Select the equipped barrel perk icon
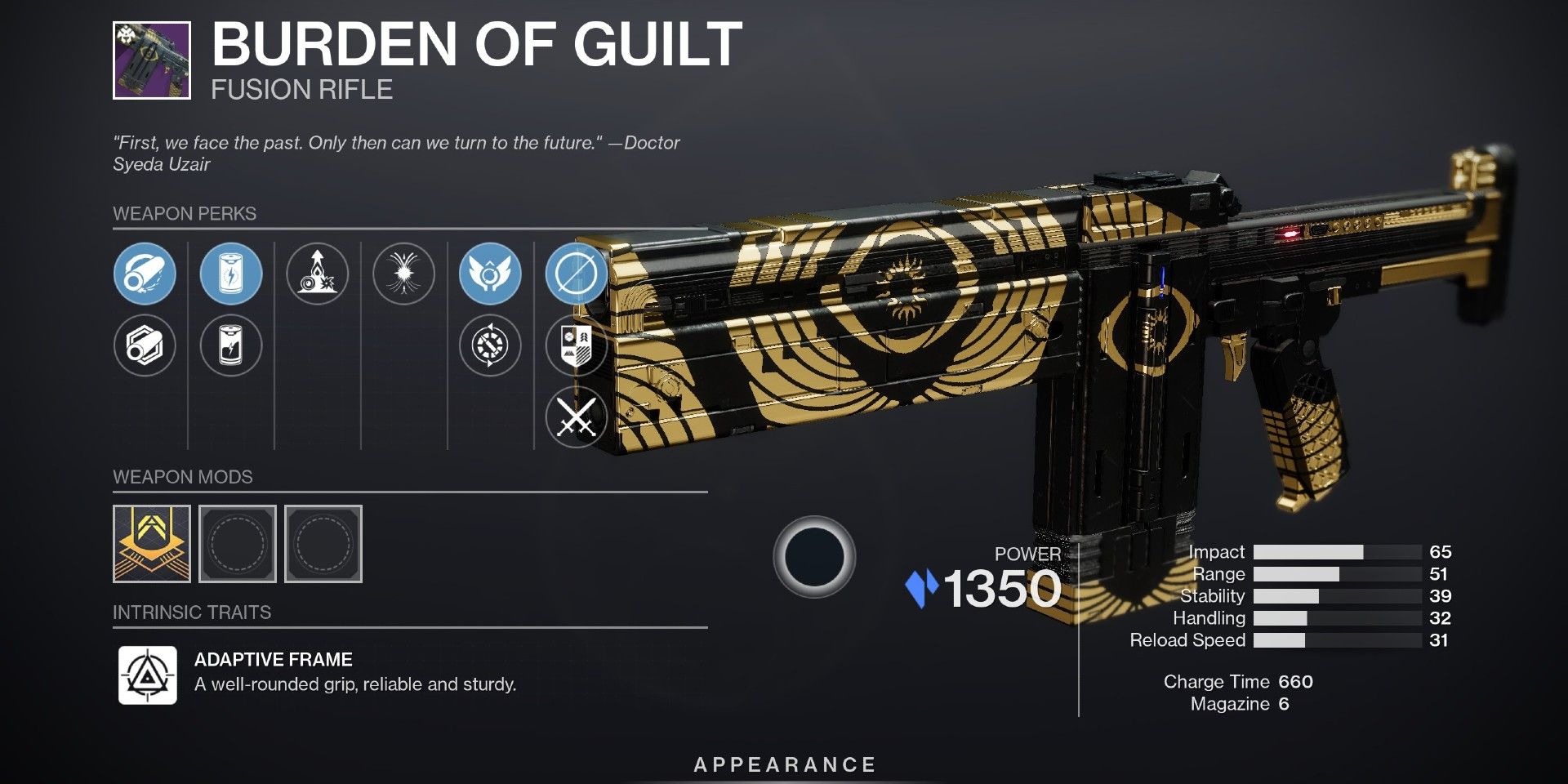The width and height of the screenshot is (1568, 784). (145, 275)
